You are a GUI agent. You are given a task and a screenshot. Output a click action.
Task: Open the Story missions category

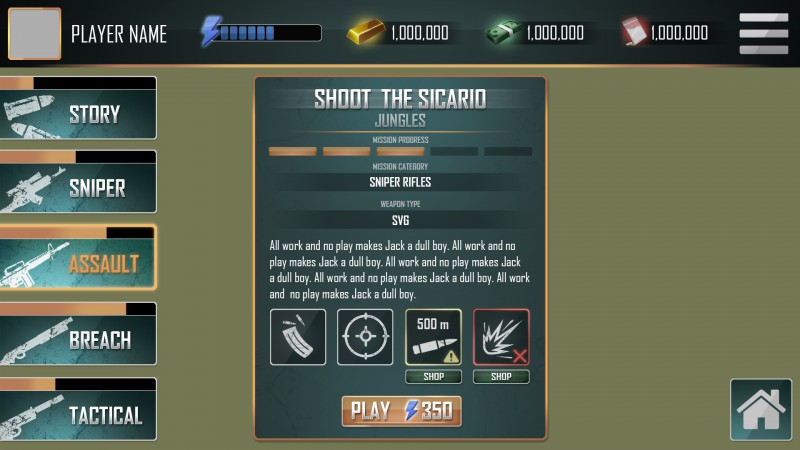click(78, 113)
